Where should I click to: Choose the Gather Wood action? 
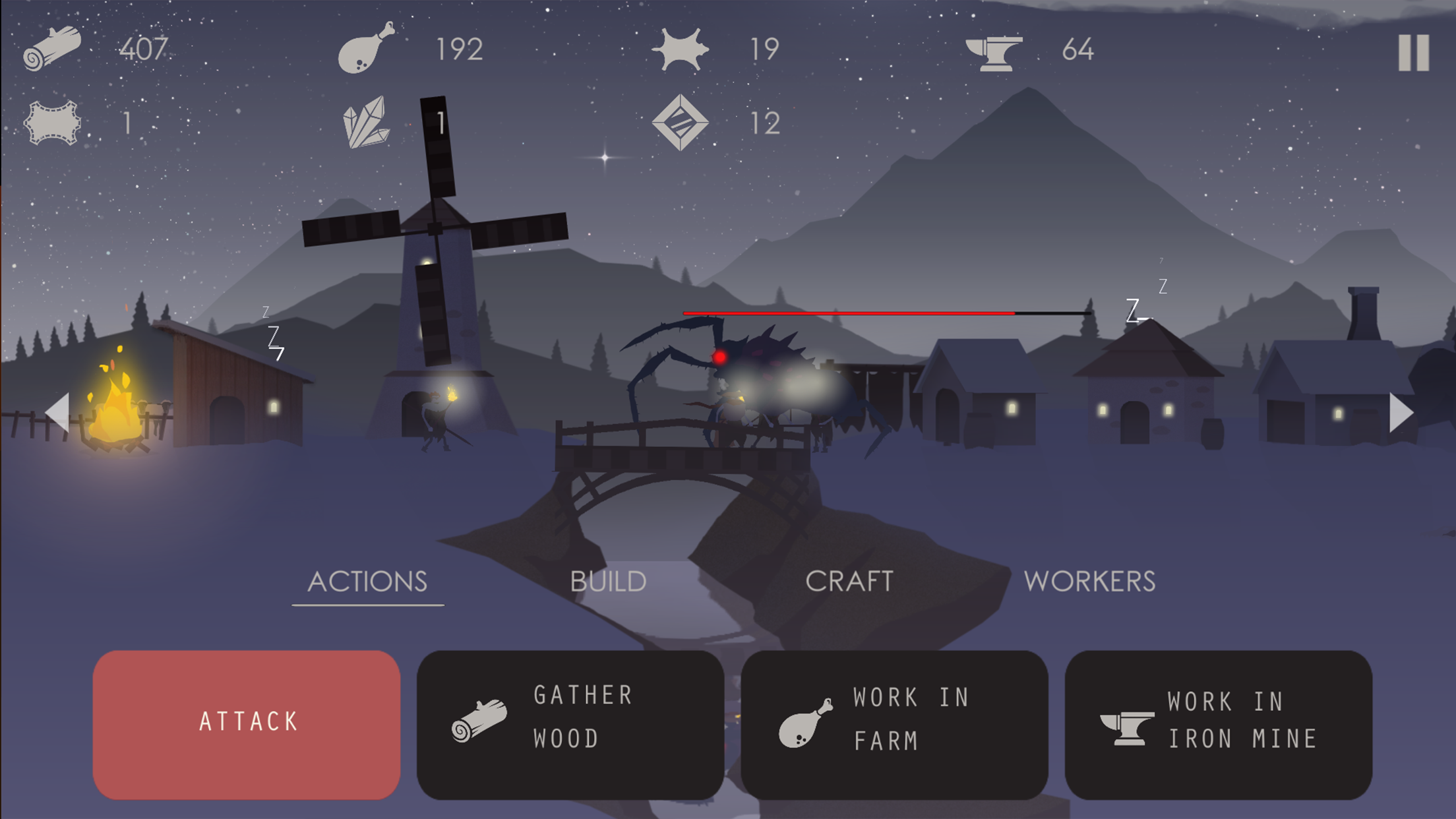570,724
